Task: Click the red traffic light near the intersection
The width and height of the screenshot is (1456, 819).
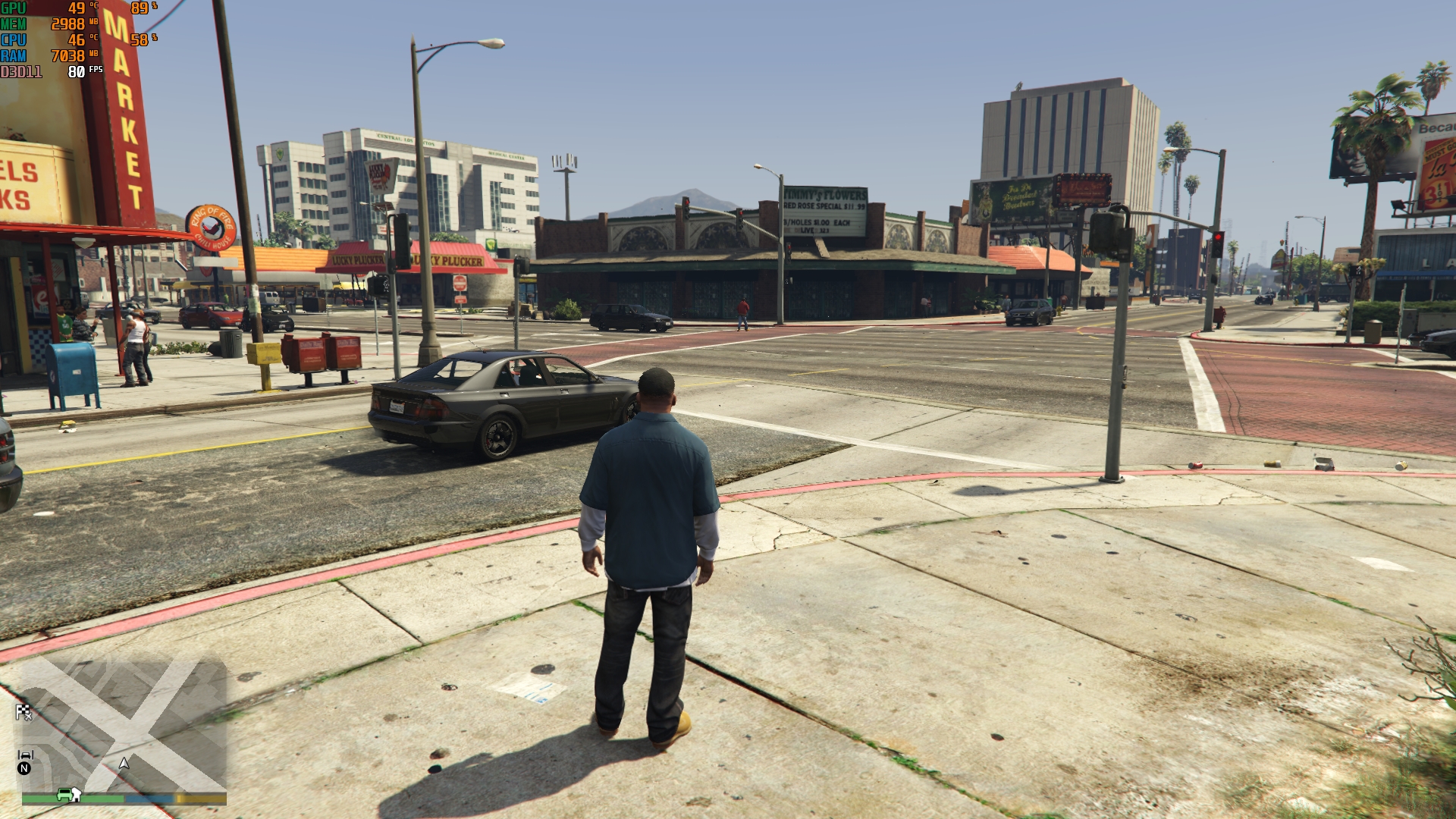Action: [1219, 237]
